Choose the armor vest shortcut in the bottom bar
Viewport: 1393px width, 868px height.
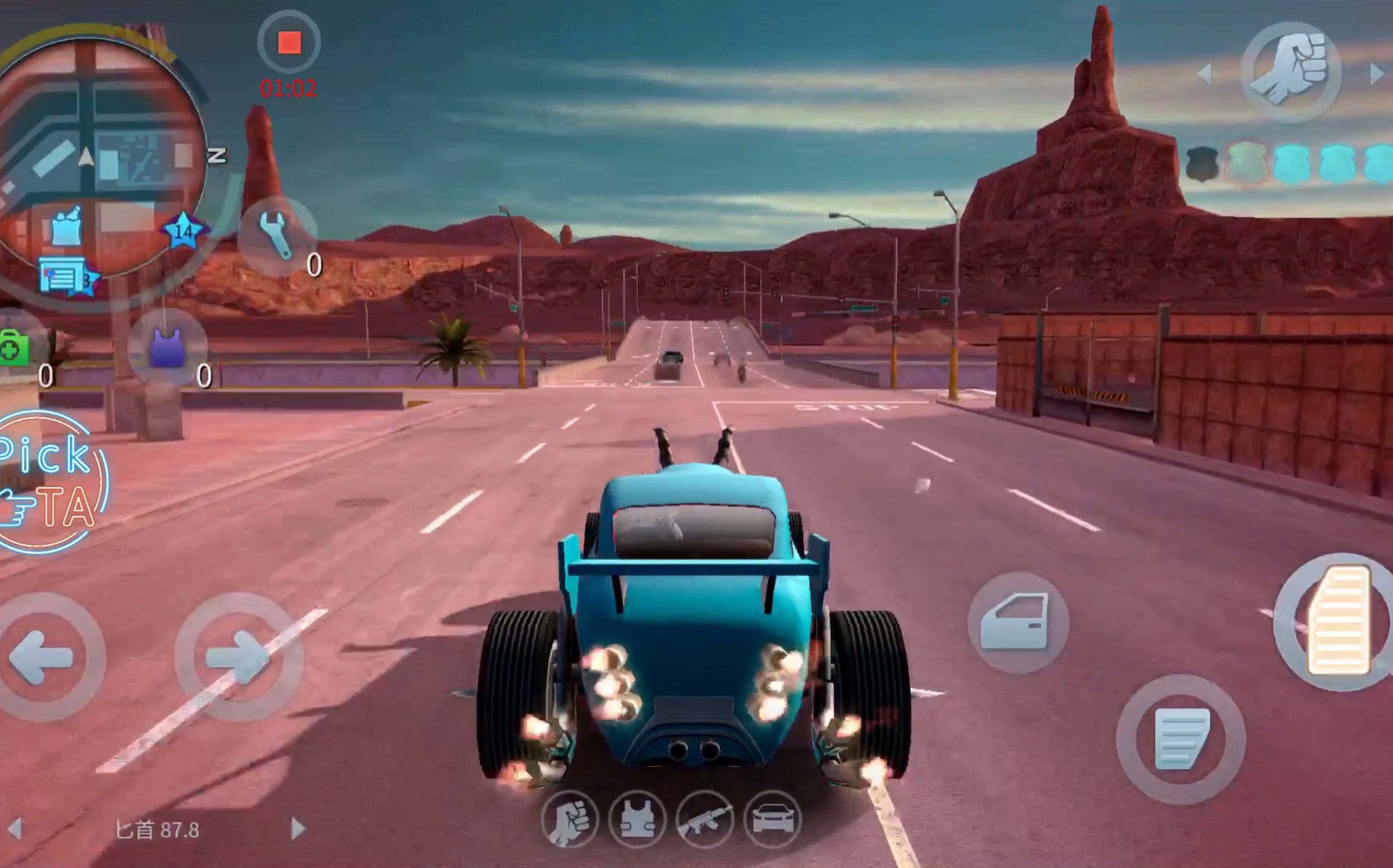coord(637,819)
